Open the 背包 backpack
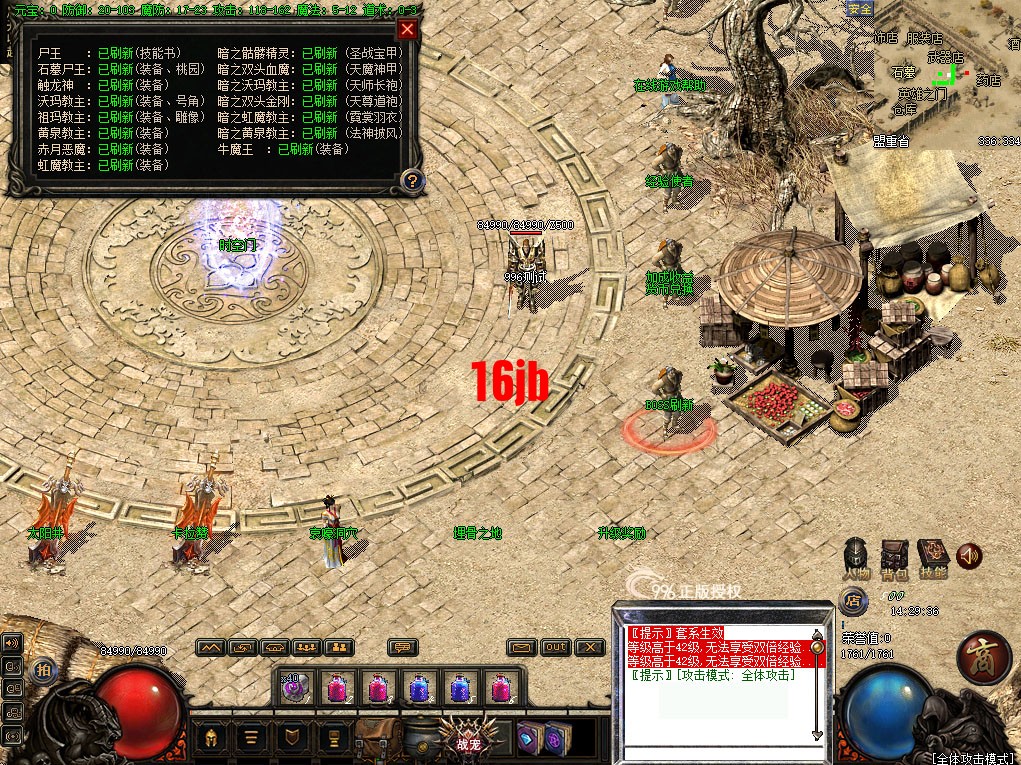The height and width of the screenshot is (765, 1021). click(x=894, y=556)
